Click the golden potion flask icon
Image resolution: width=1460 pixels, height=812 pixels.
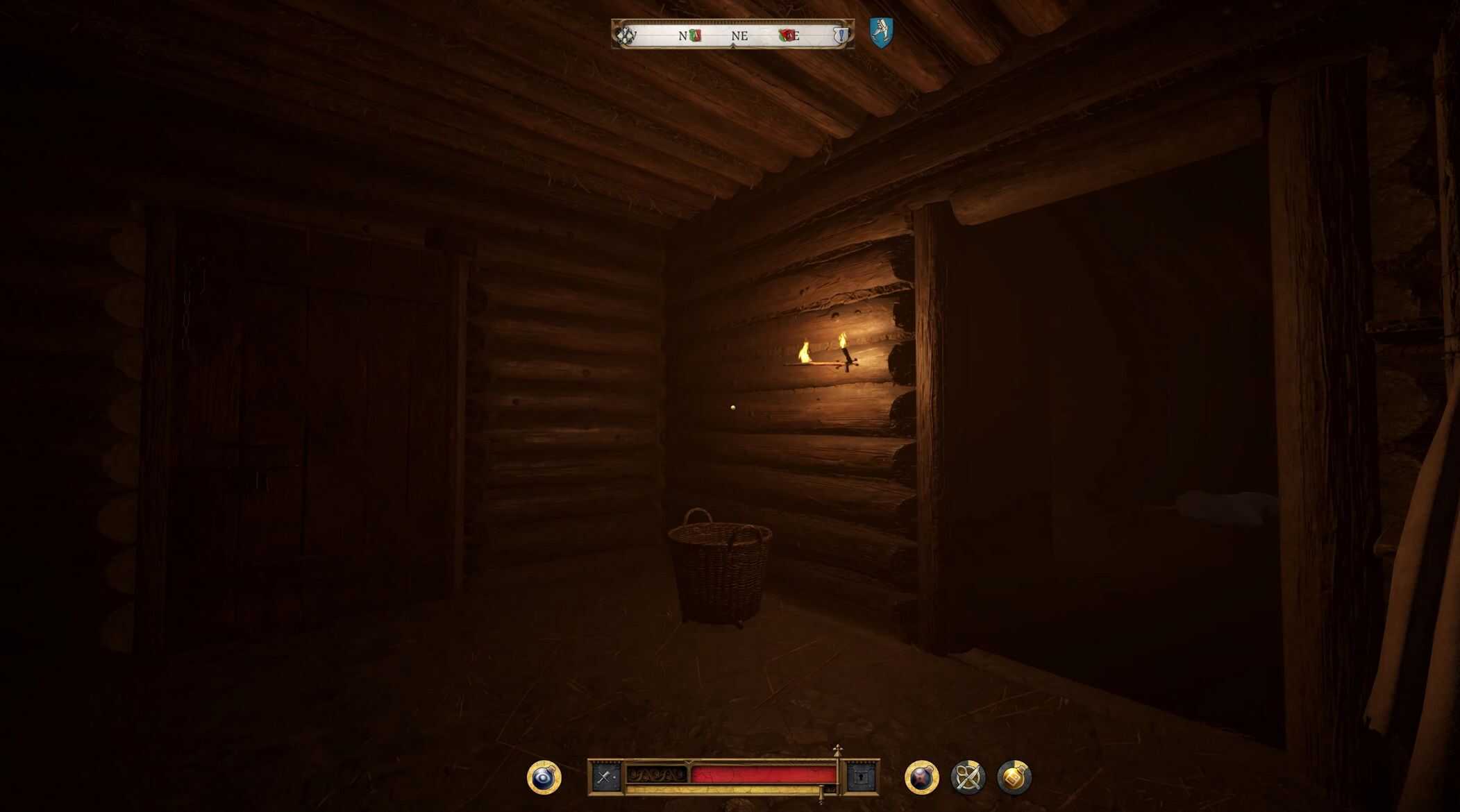click(x=1014, y=777)
